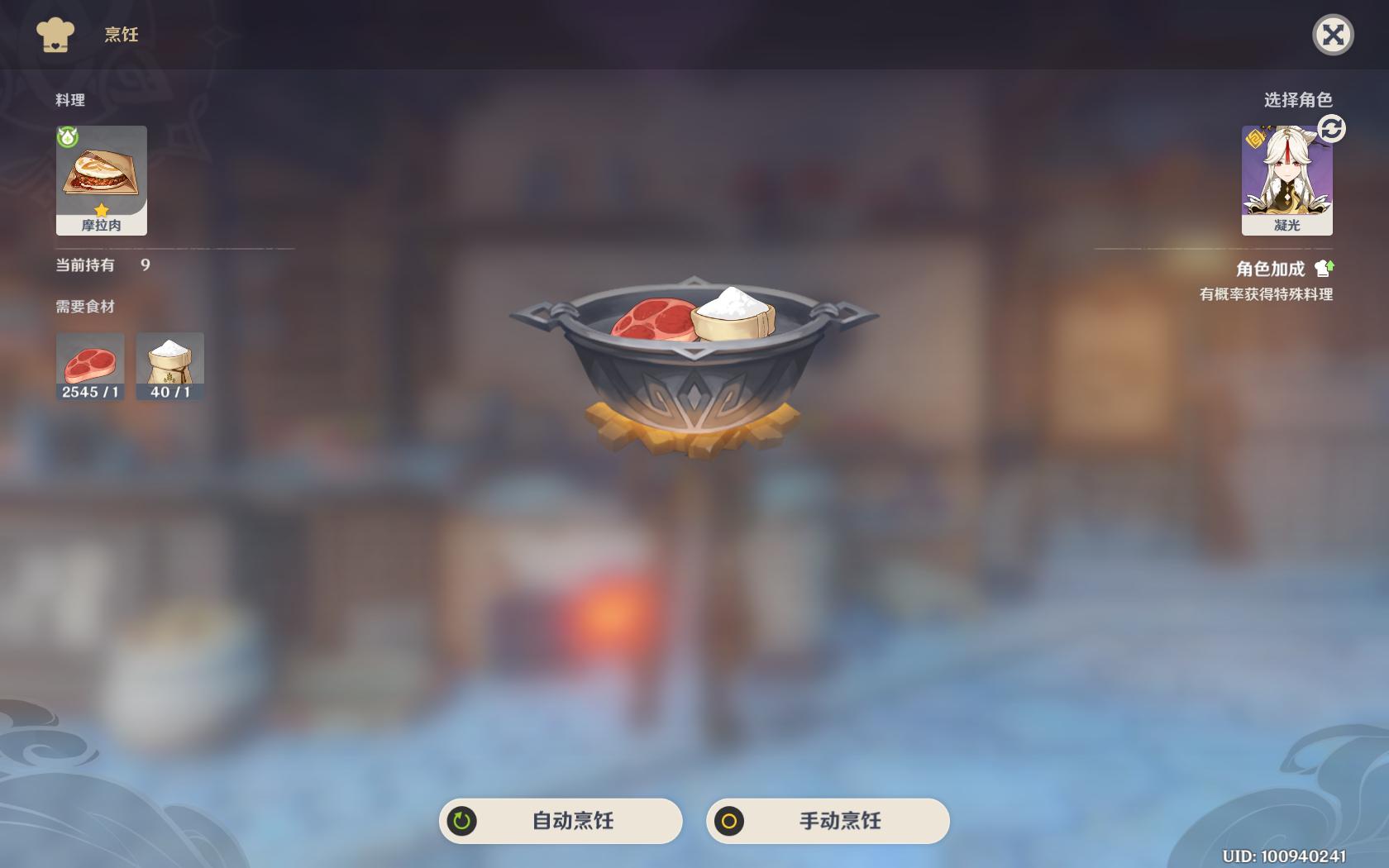This screenshot has width=1389, height=868.
Task: Toggle the character switch refresh arrow
Action: click(x=1331, y=129)
